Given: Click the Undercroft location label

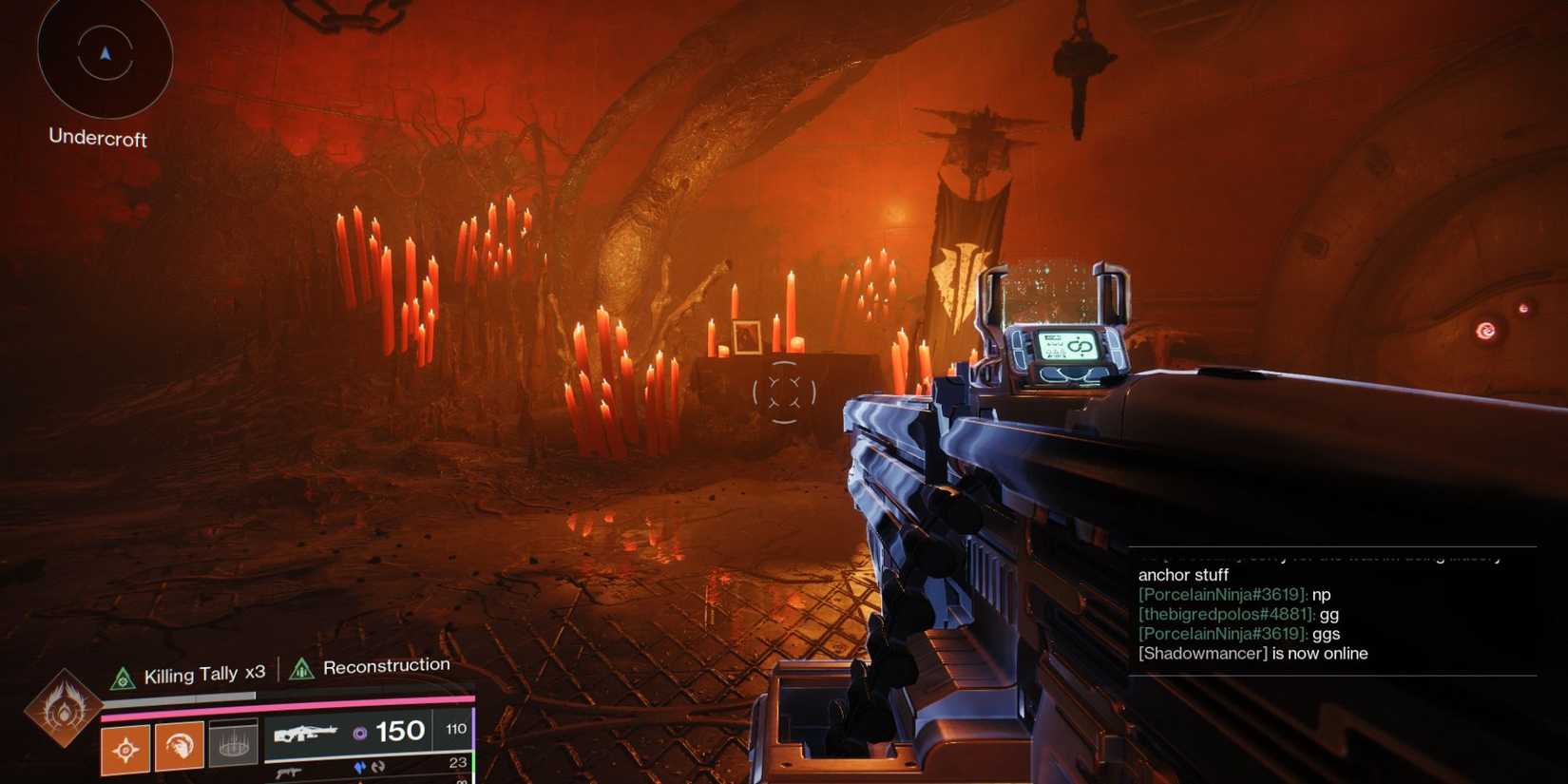Looking at the screenshot, I should click(x=96, y=140).
